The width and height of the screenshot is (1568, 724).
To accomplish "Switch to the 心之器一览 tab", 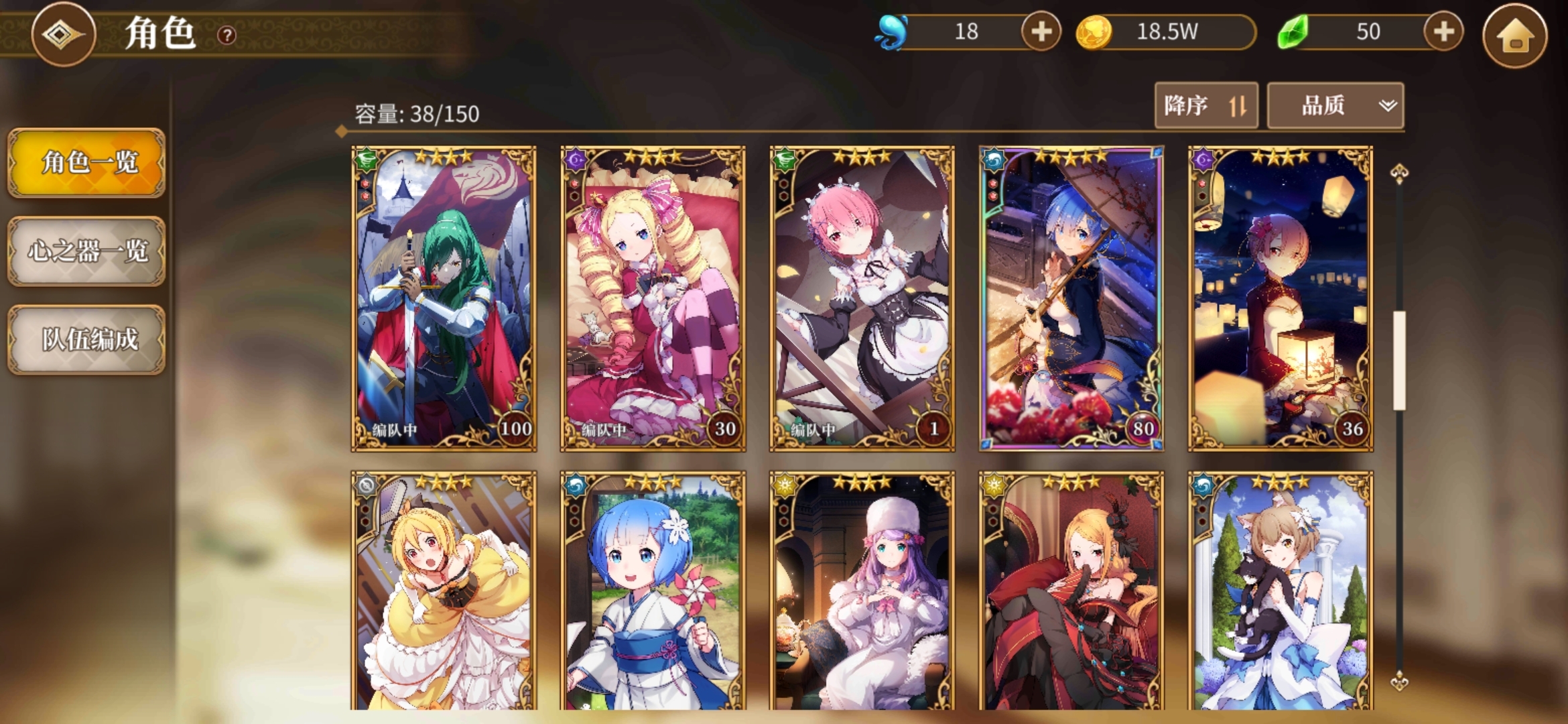I will pyautogui.click(x=86, y=251).
